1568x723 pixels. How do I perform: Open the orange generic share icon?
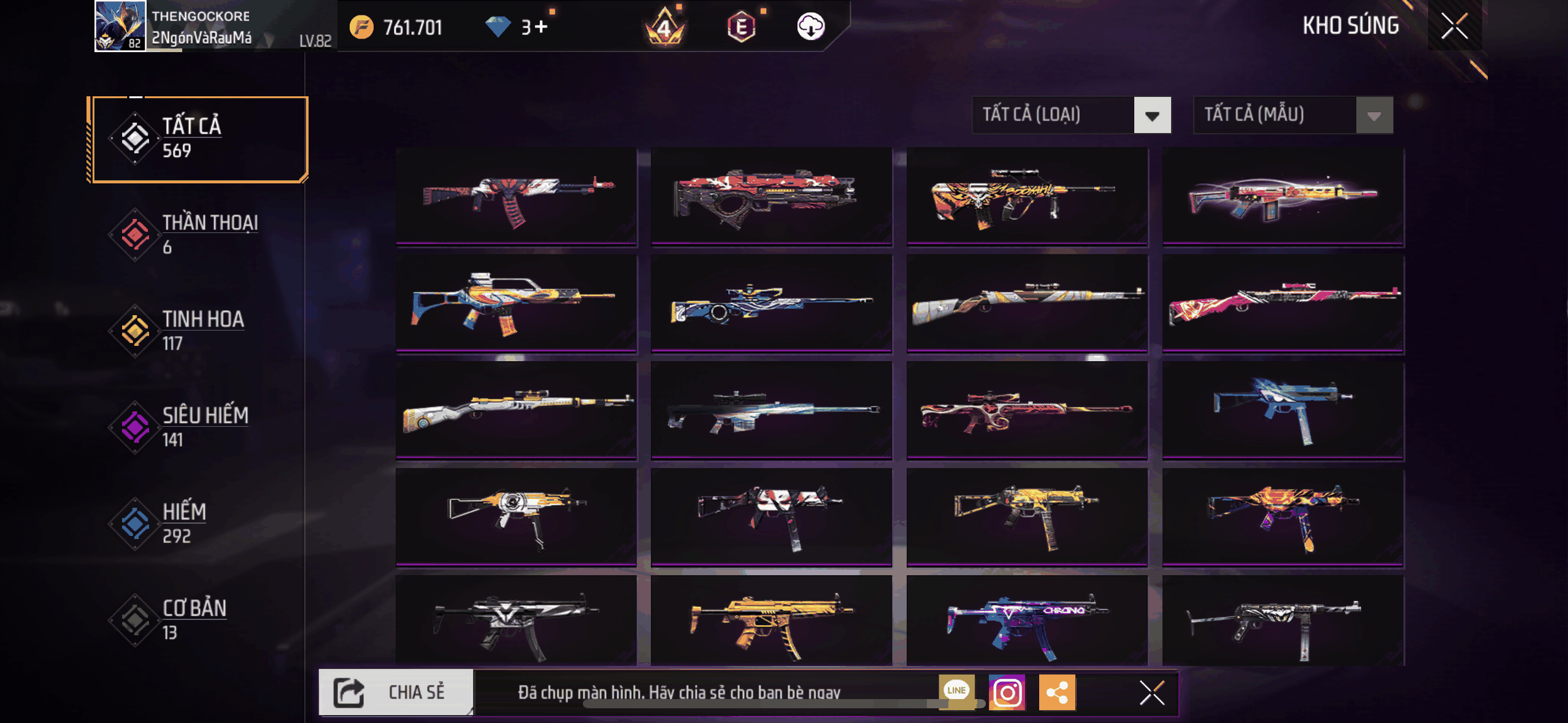click(1057, 693)
